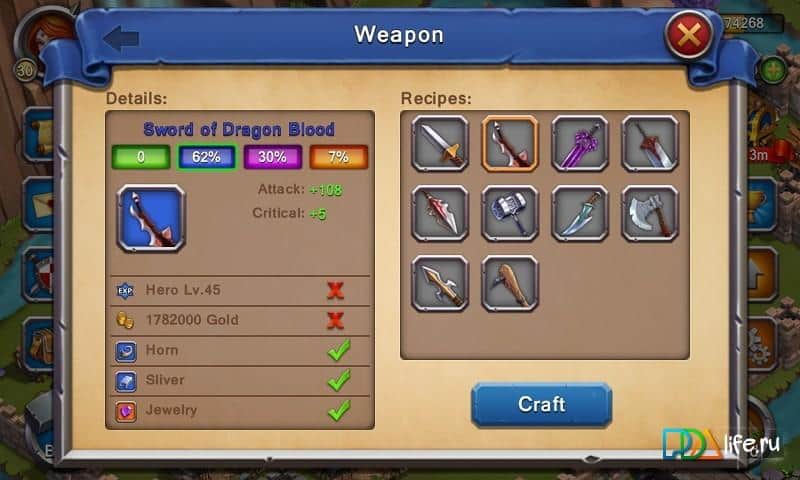The width and height of the screenshot is (800, 480).
Task: Click the large Sword of Dragon Blood preview
Action: coord(151,217)
